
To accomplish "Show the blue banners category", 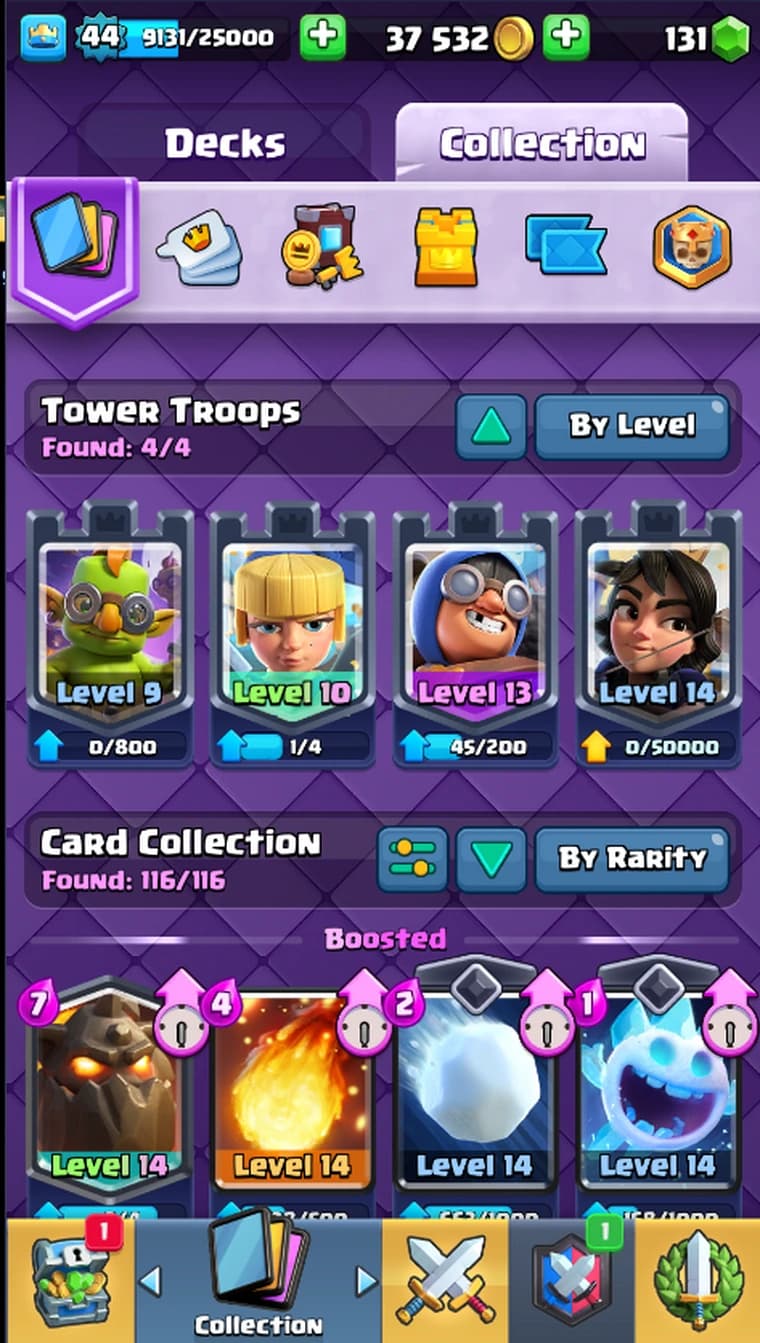I will click(x=565, y=246).
